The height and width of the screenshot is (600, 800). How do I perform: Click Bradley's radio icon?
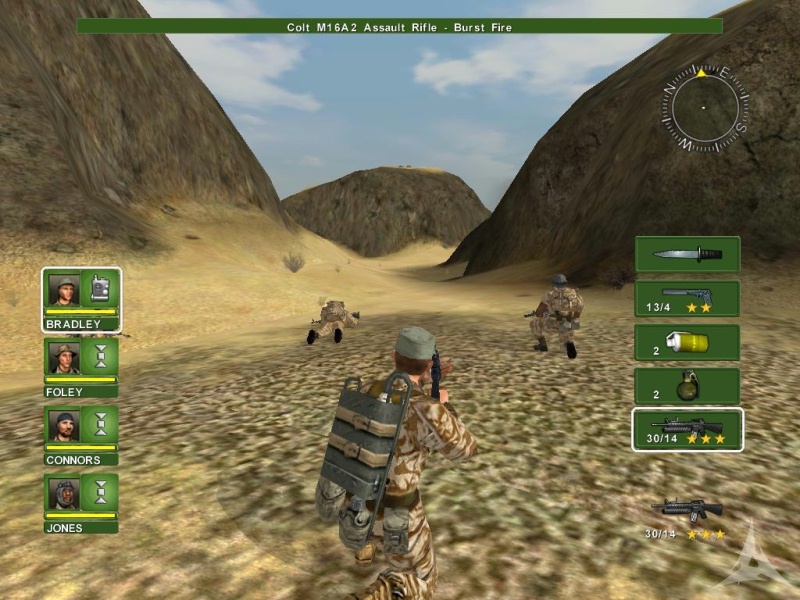[x=100, y=289]
